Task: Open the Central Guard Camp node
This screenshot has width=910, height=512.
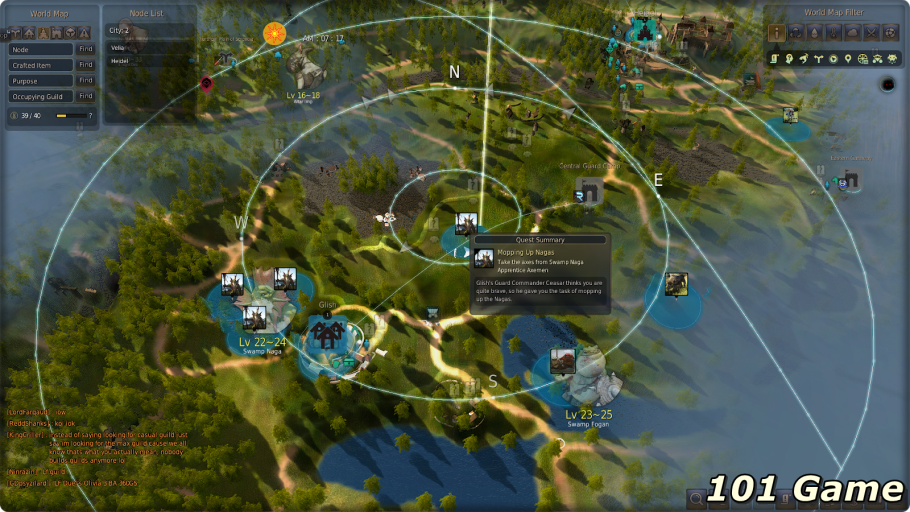Action: pos(590,191)
